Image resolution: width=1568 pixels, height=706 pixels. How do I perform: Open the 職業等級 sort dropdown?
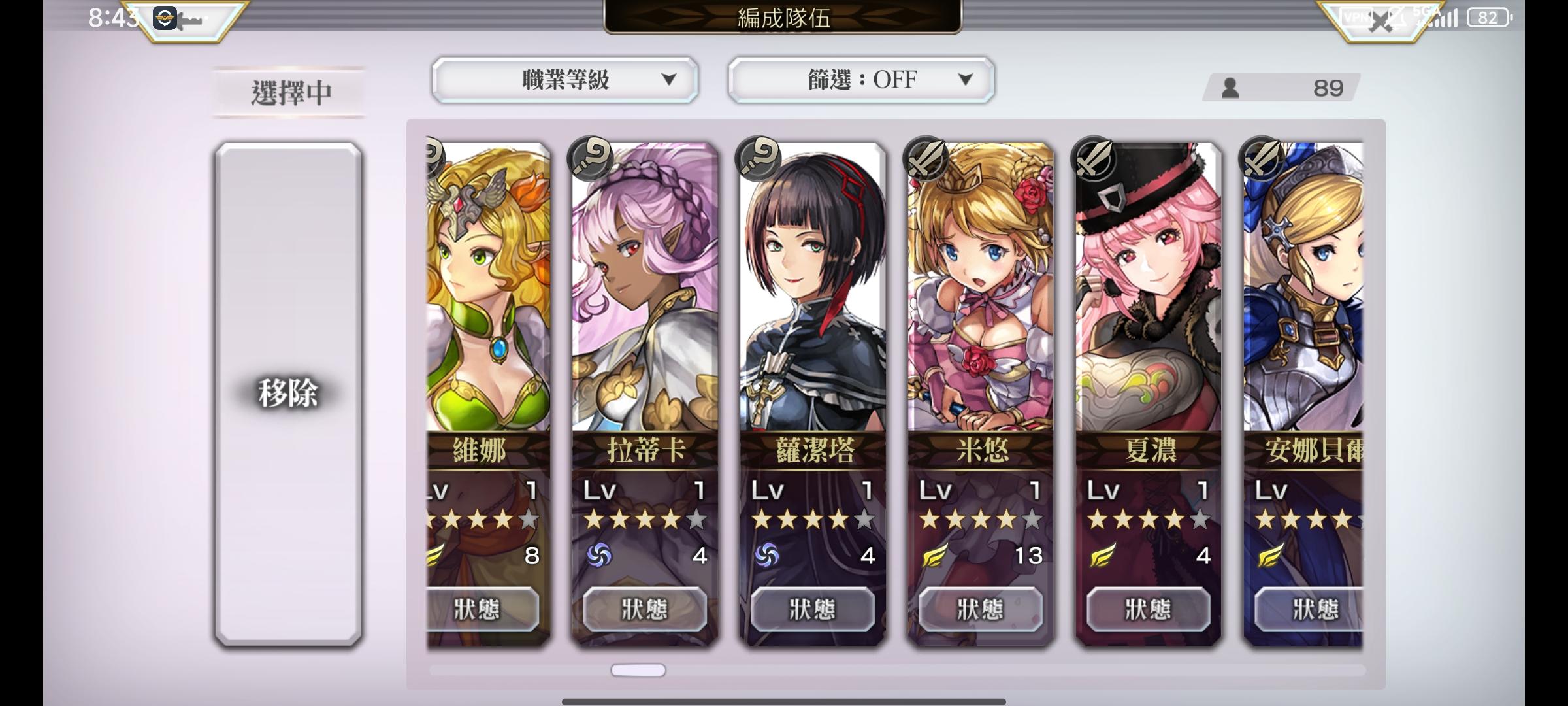coord(565,80)
